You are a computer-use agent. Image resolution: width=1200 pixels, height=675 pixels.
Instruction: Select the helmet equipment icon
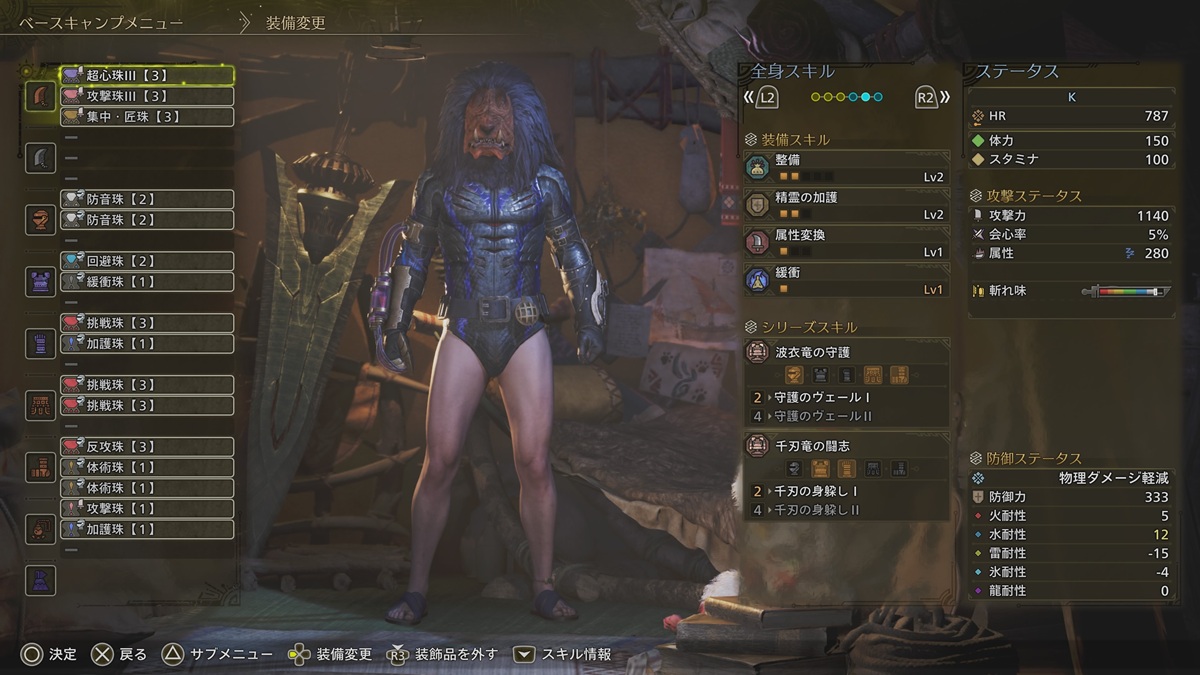pyautogui.click(x=40, y=220)
